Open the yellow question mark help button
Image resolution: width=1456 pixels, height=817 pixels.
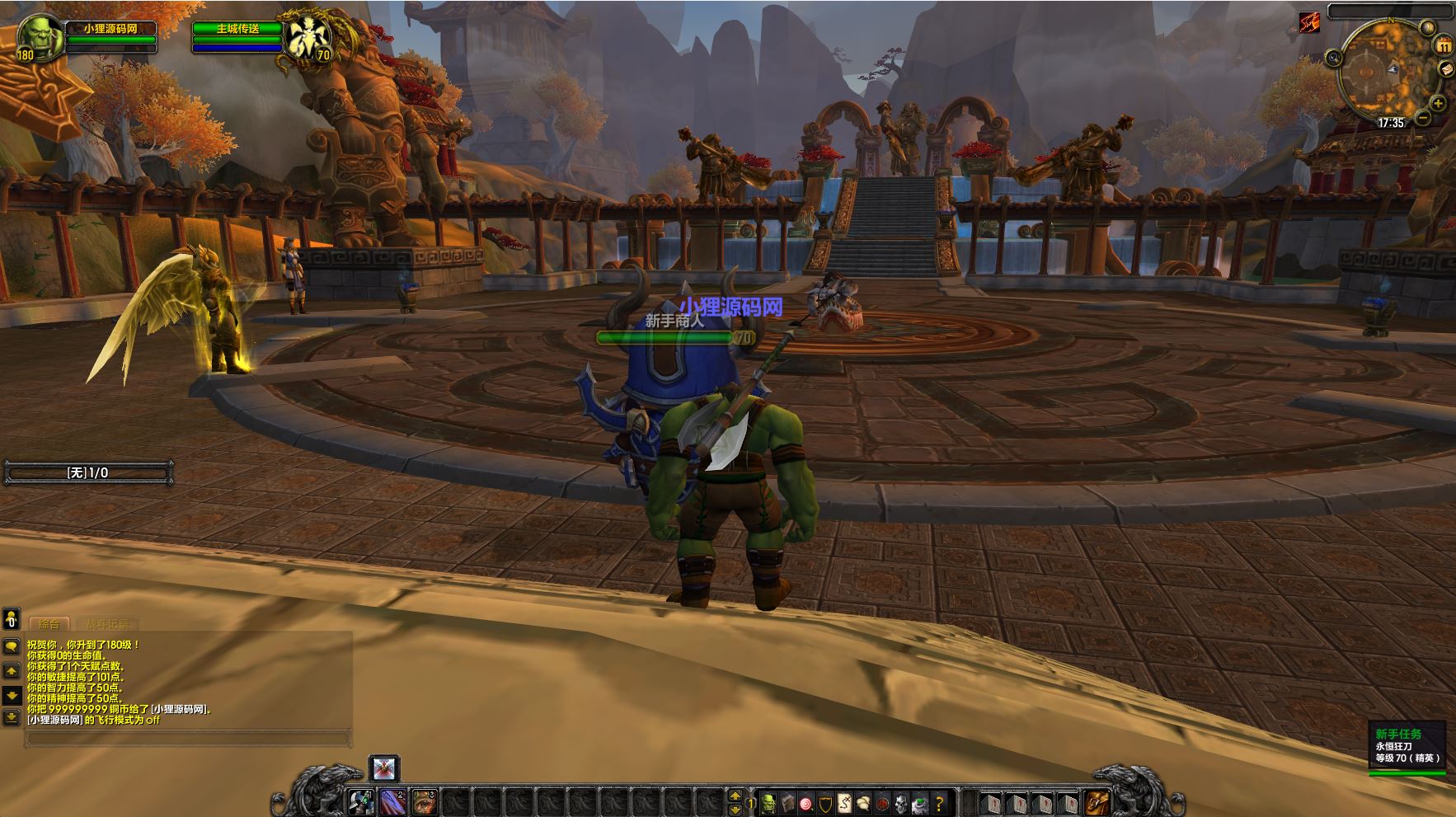click(939, 801)
